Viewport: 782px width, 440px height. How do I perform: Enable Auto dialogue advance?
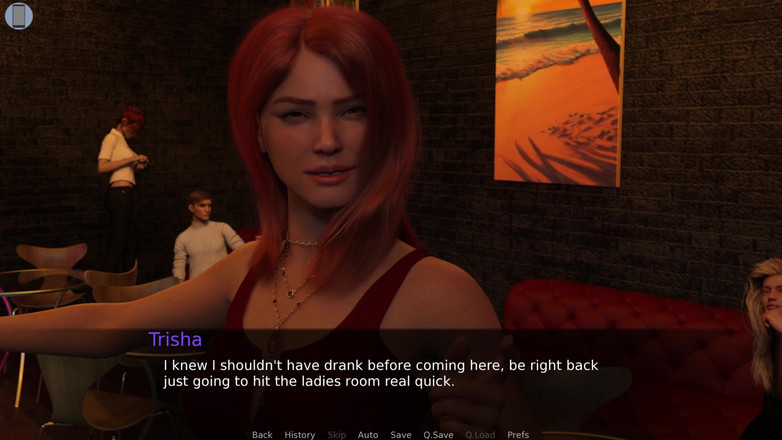tap(368, 435)
